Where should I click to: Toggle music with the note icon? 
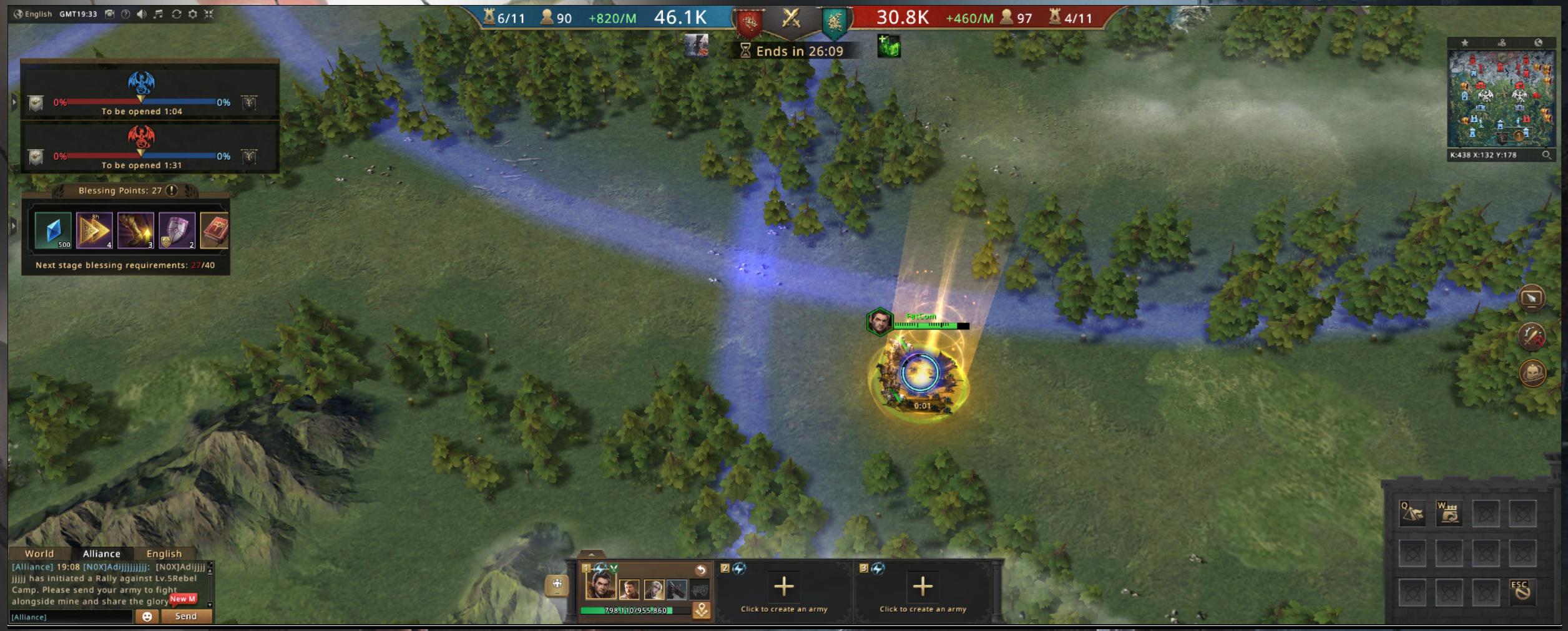(159, 14)
